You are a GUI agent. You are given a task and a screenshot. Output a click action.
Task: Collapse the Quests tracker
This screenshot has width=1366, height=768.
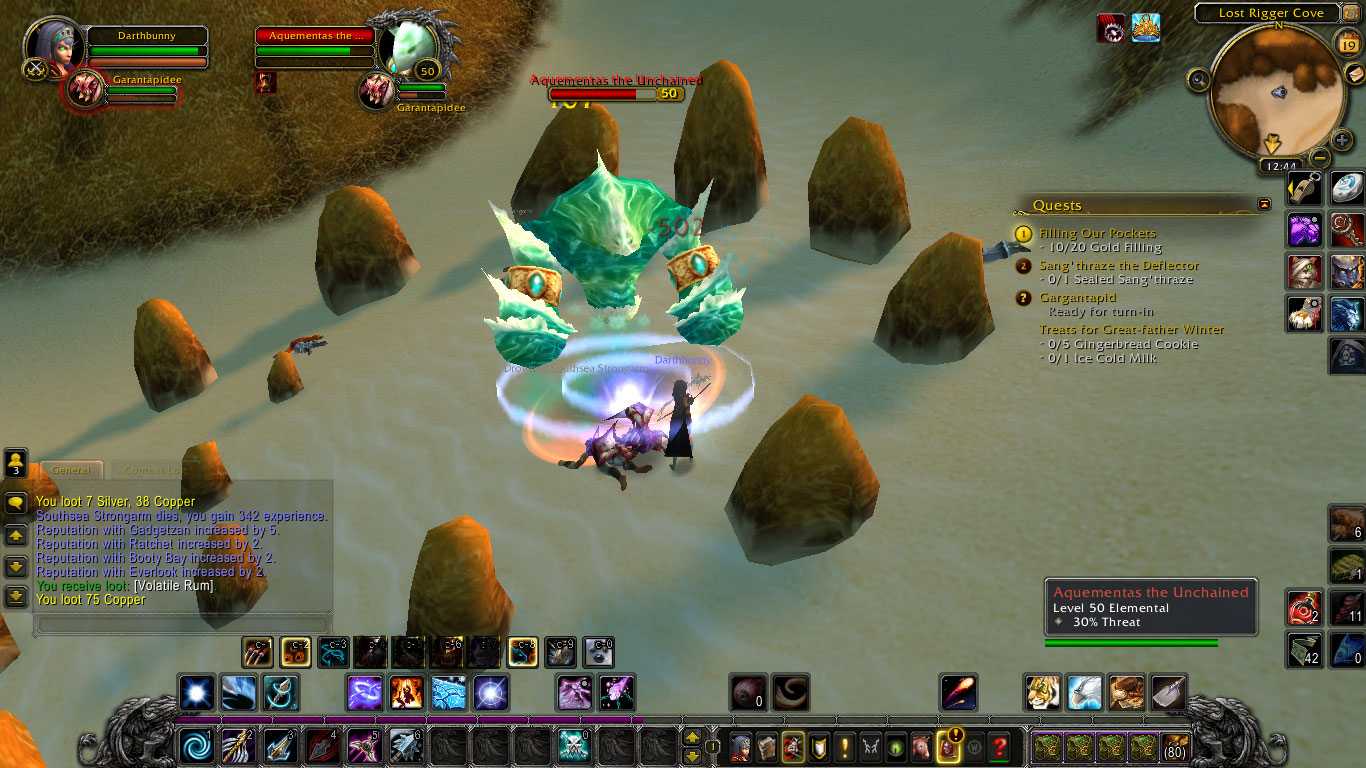click(1264, 204)
